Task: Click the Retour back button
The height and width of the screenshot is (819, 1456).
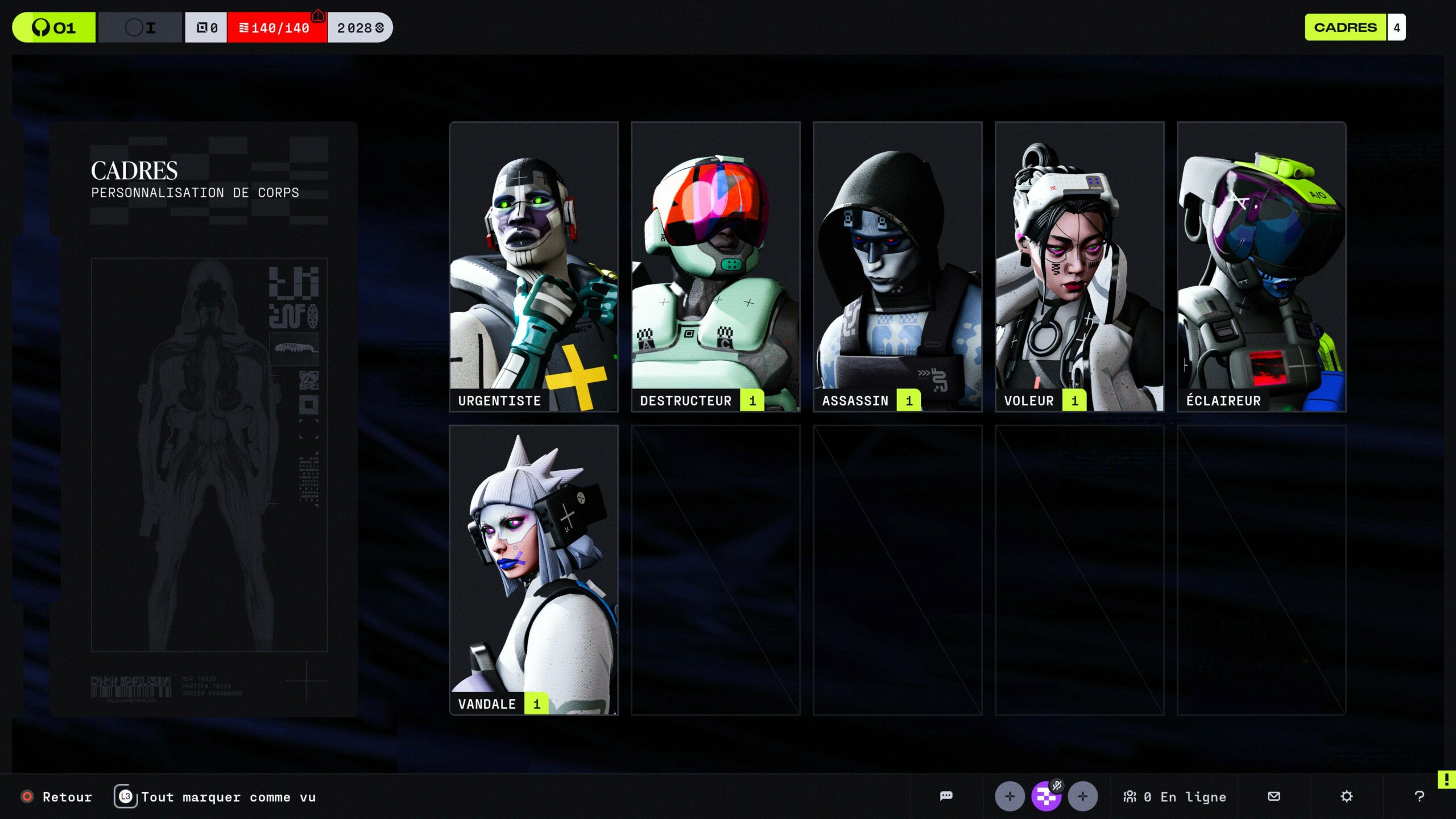Action: pyautogui.click(x=57, y=797)
